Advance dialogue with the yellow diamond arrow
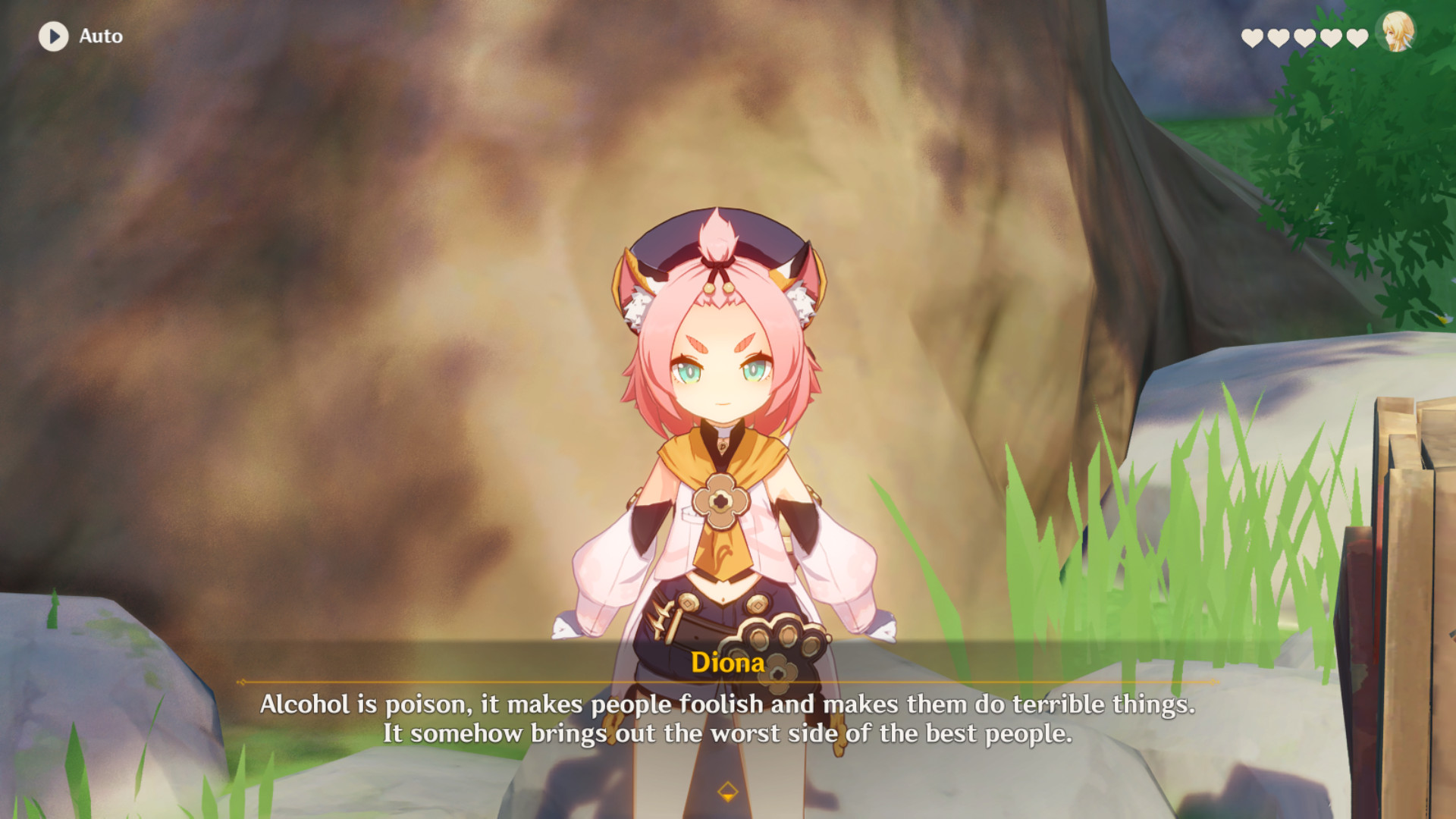This screenshot has width=1456, height=819. pos(727,792)
